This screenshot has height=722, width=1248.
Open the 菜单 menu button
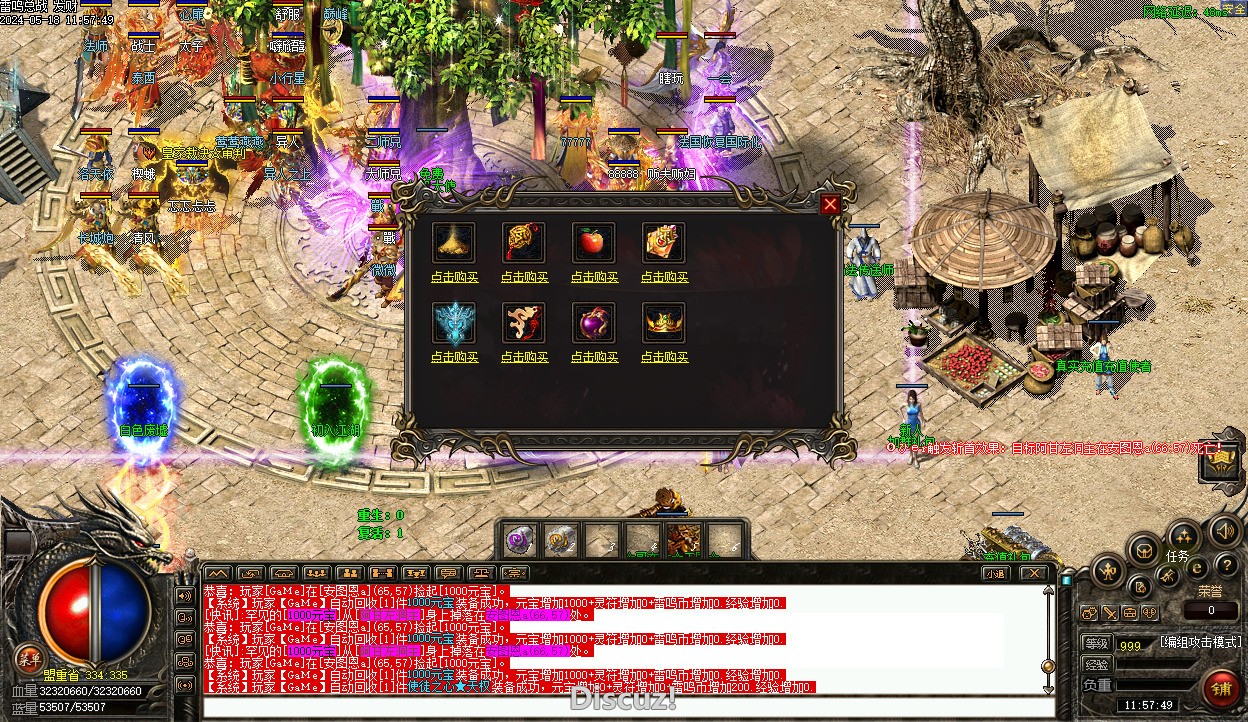click(28, 657)
